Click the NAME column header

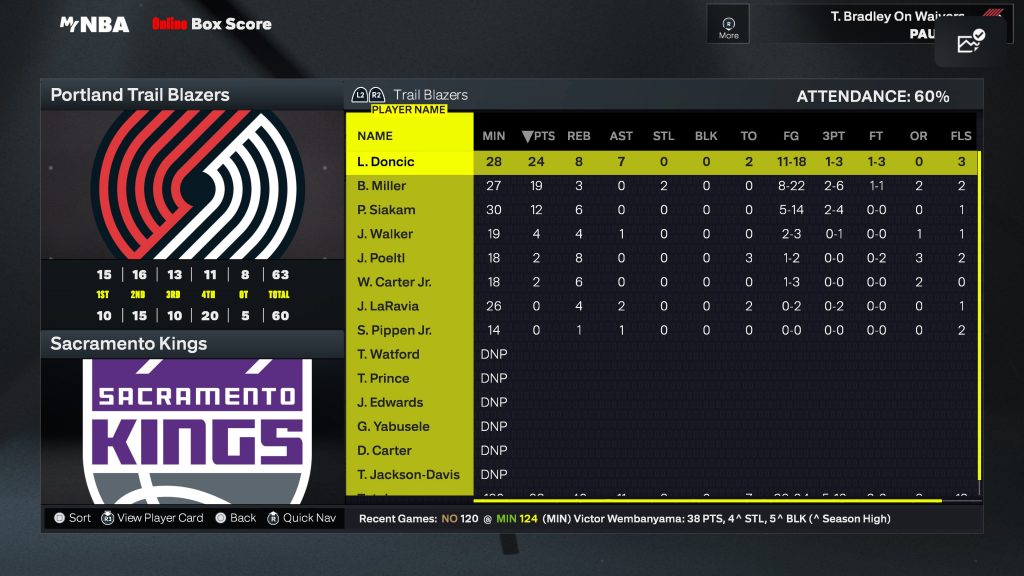[x=375, y=136]
